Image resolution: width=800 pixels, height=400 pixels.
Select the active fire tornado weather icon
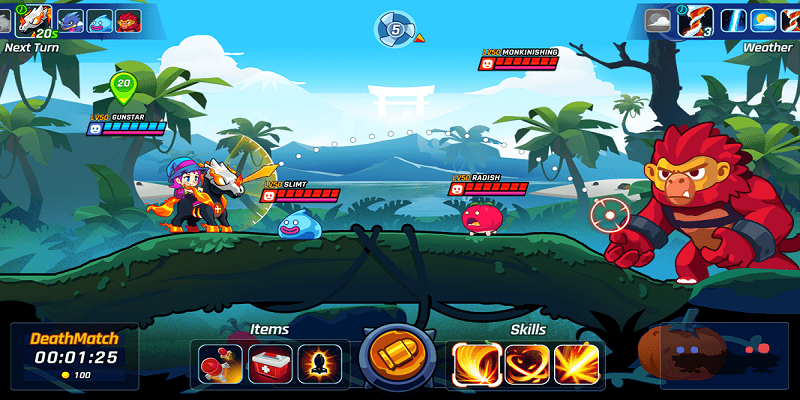[x=695, y=21]
